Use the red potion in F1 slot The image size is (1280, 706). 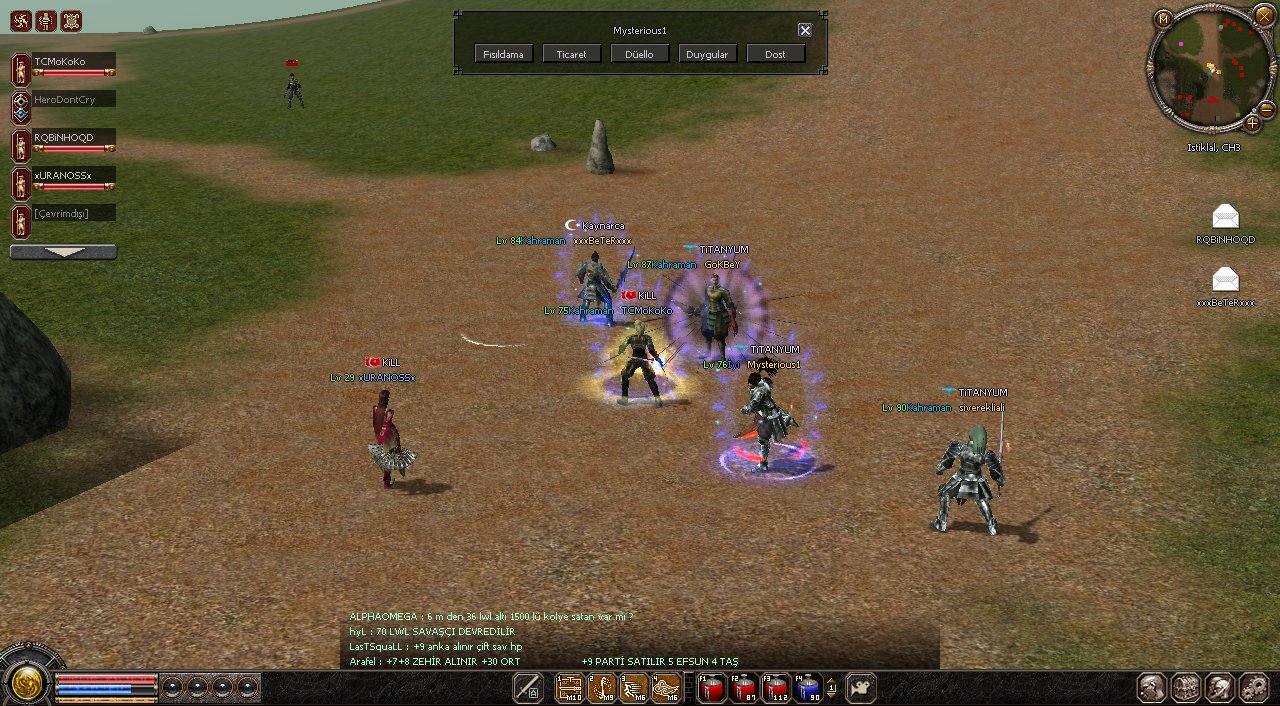tap(712, 688)
